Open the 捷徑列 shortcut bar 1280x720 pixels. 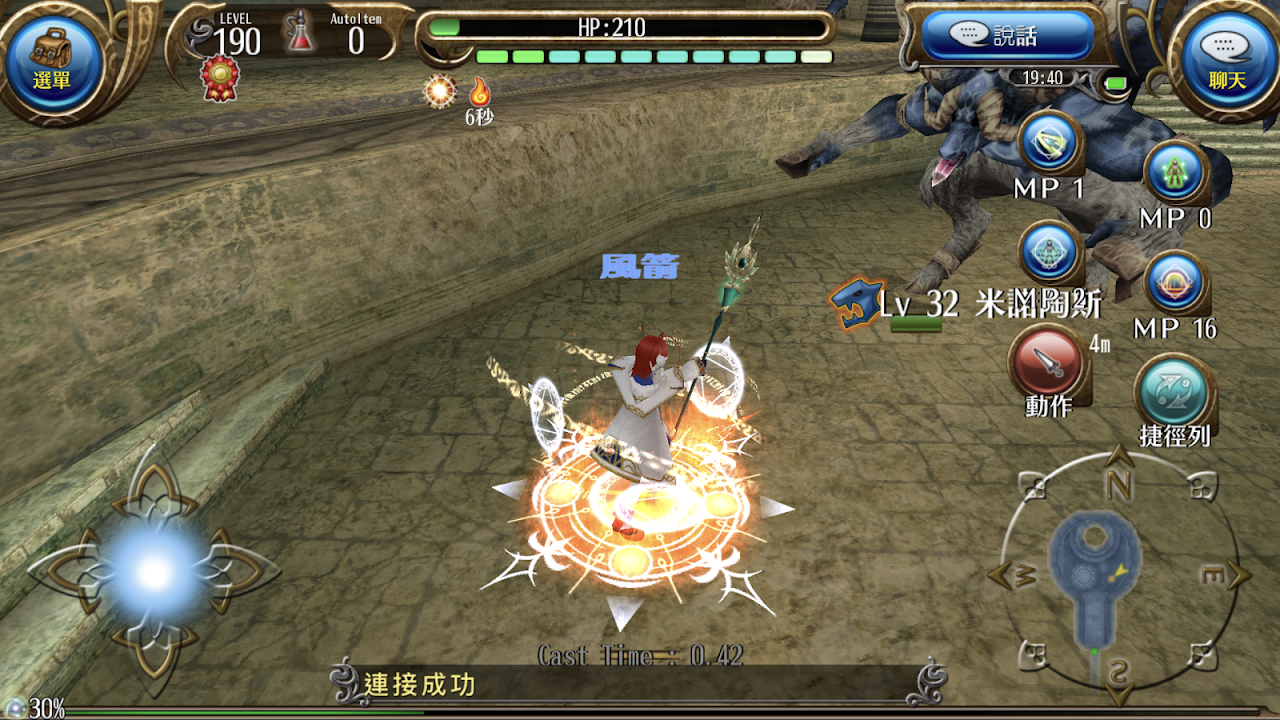click(x=1175, y=394)
